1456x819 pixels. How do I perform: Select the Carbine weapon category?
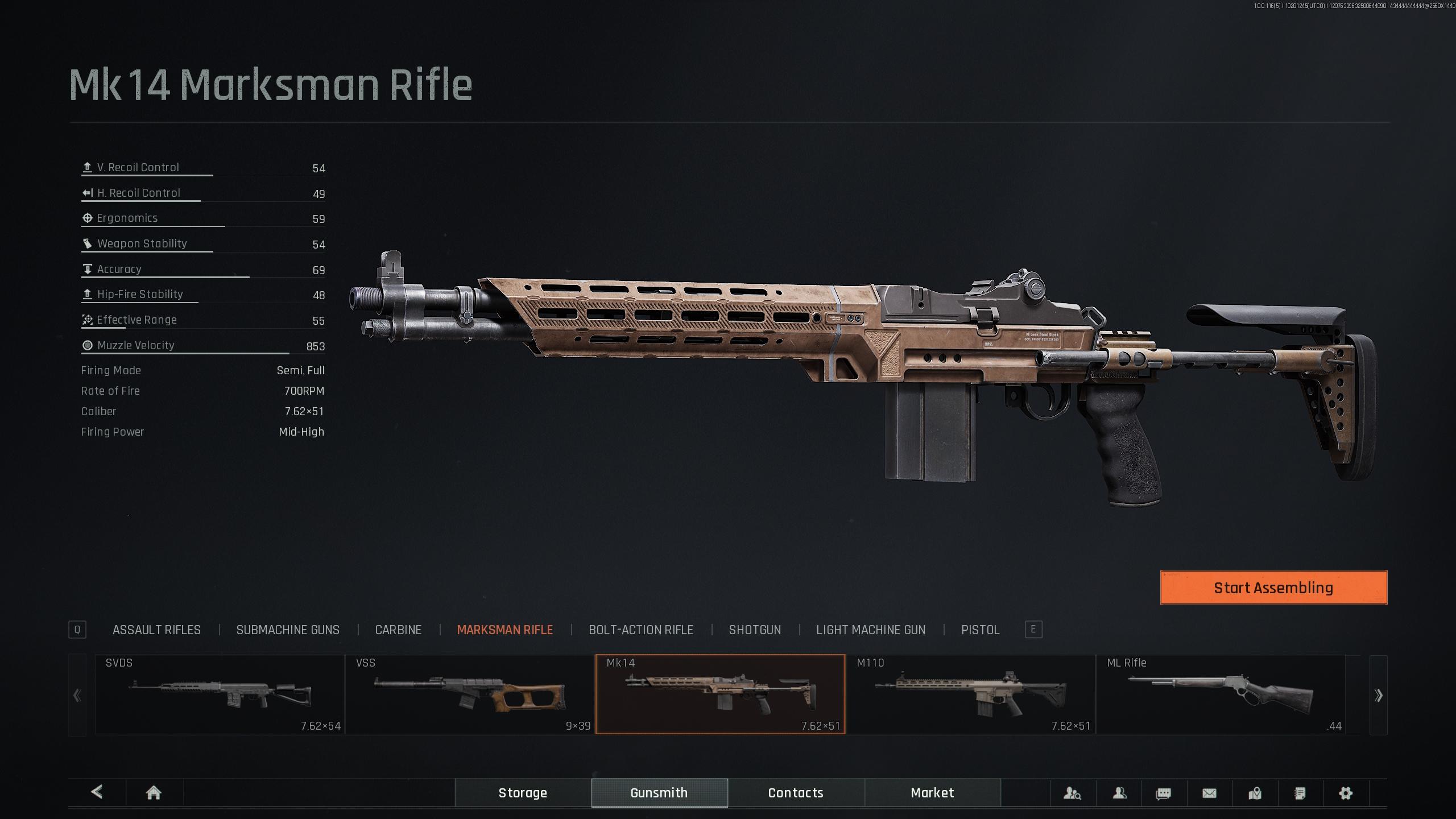tap(398, 630)
